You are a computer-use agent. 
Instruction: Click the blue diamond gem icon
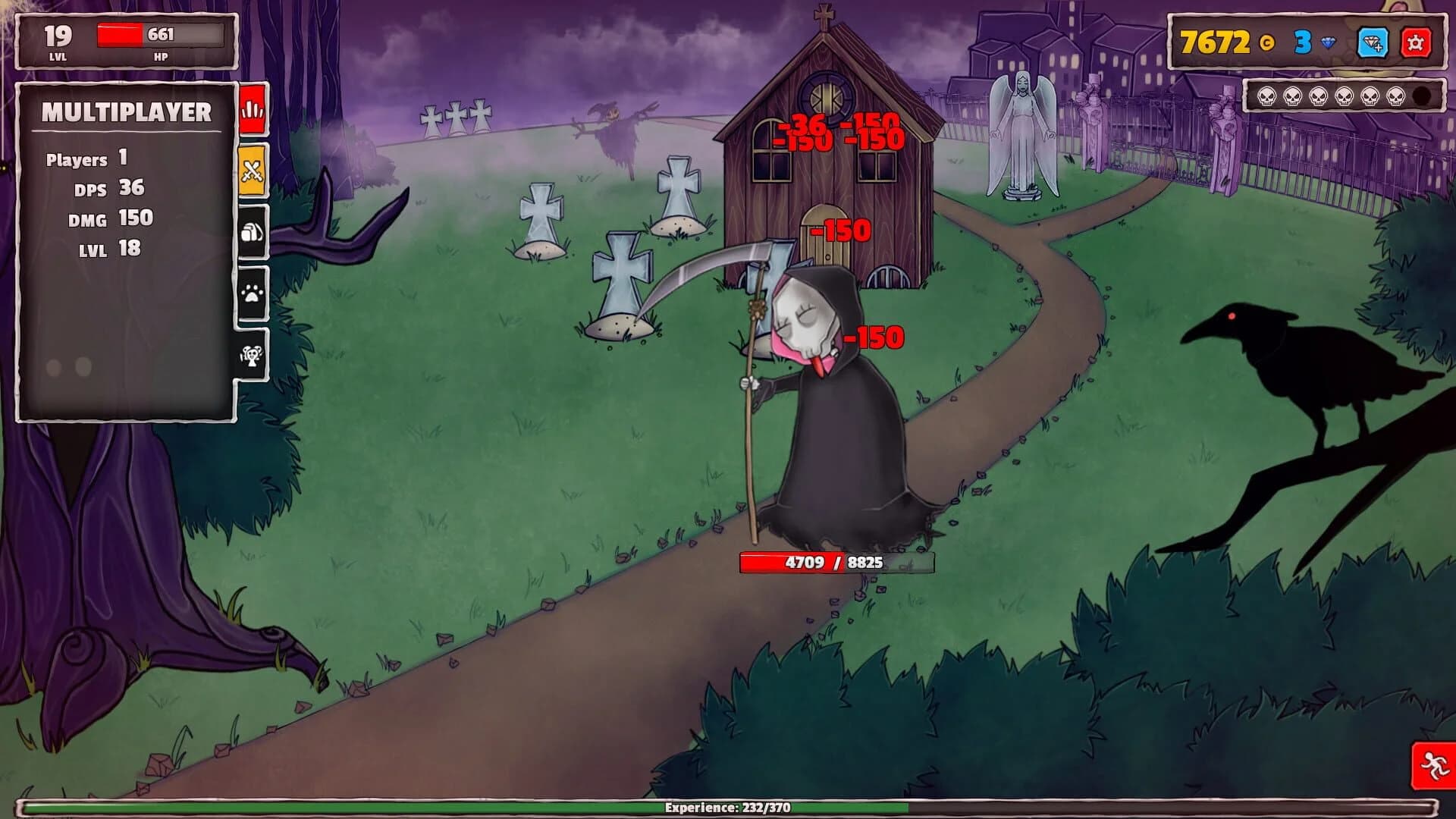point(1329,42)
